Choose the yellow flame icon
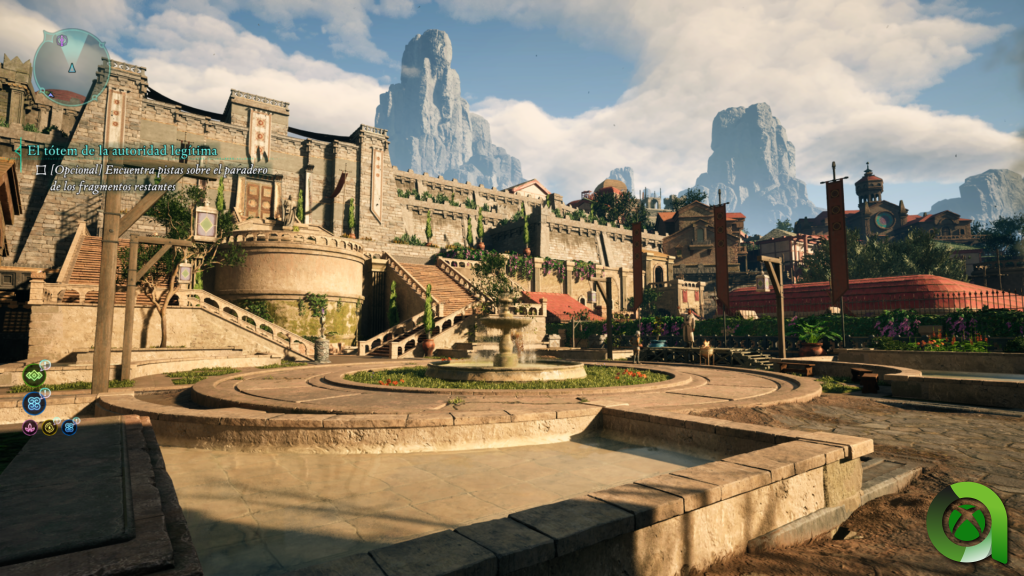This screenshot has height=576, width=1024. (x=49, y=427)
